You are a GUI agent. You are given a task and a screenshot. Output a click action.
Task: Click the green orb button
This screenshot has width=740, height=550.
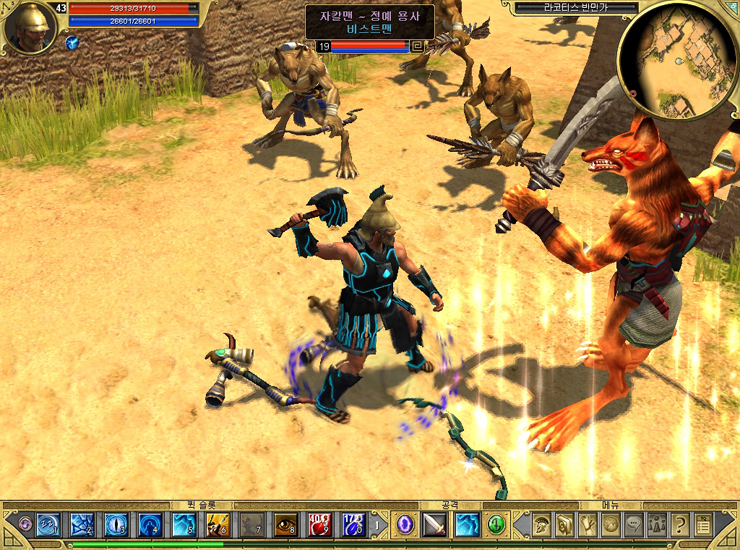click(x=497, y=524)
